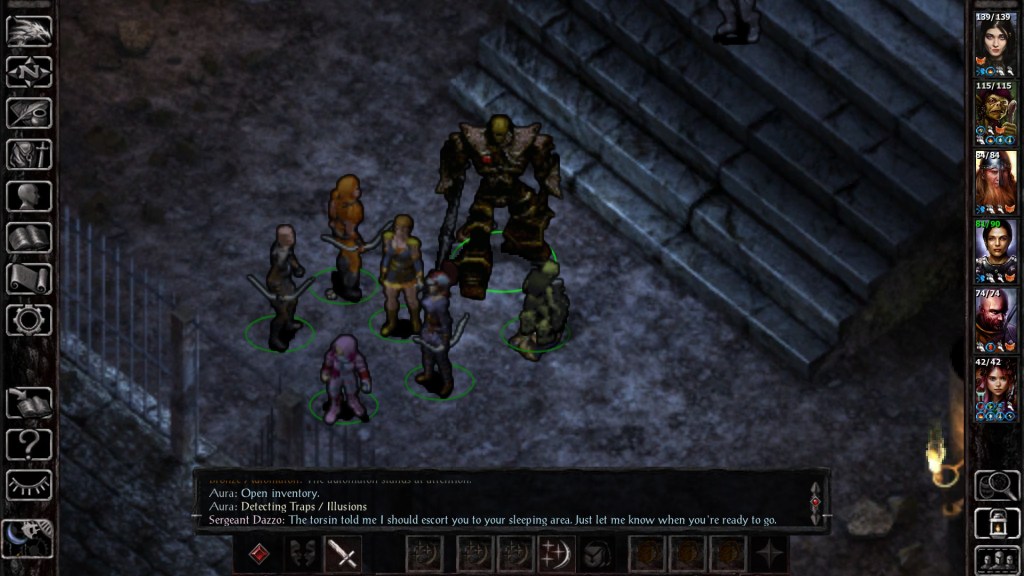The height and width of the screenshot is (576, 1024).
Task: Open the area map with the compass icon
Action: (29, 72)
